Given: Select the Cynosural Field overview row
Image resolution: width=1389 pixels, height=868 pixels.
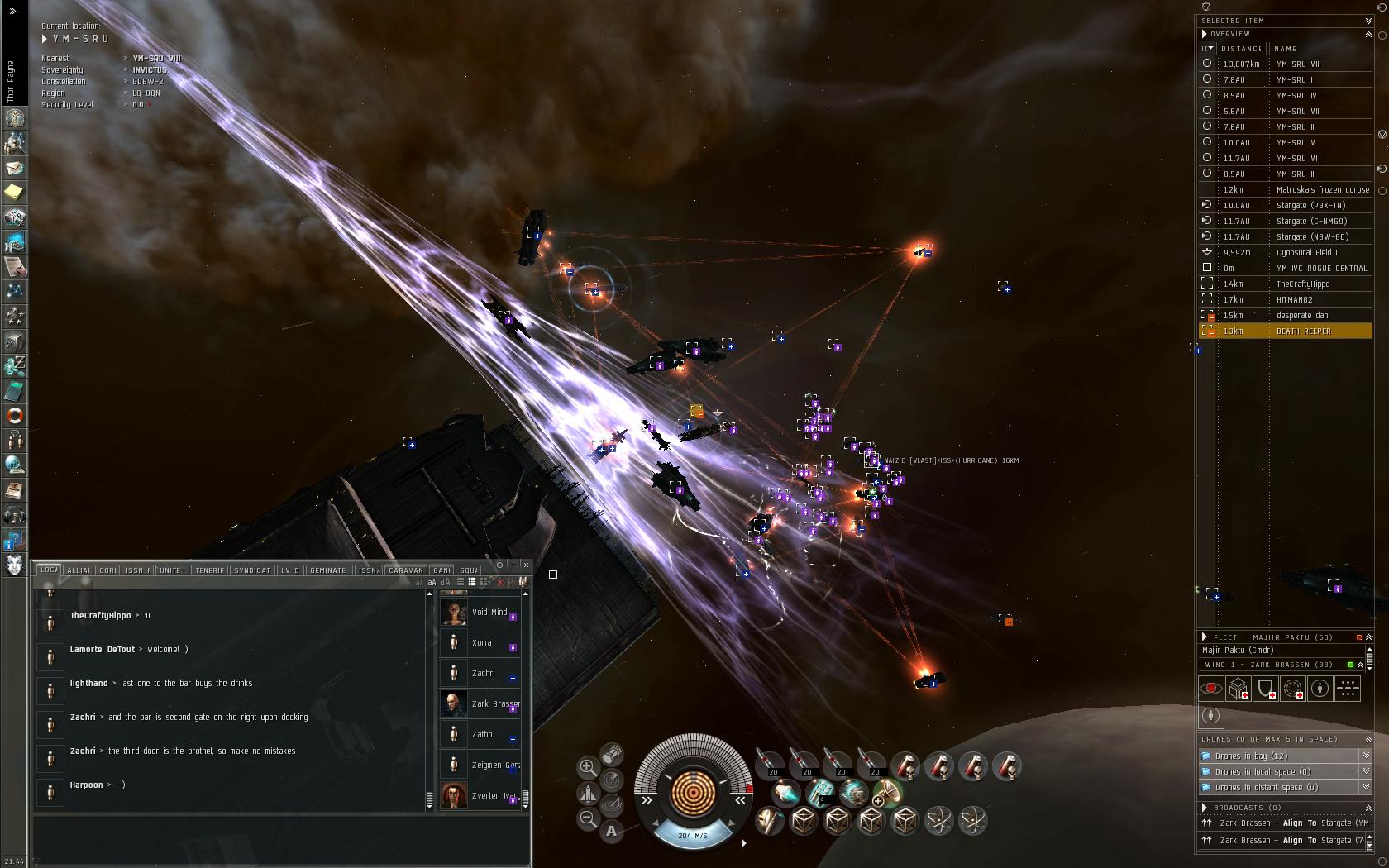Looking at the screenshot, I should [x=1306, y=253].
